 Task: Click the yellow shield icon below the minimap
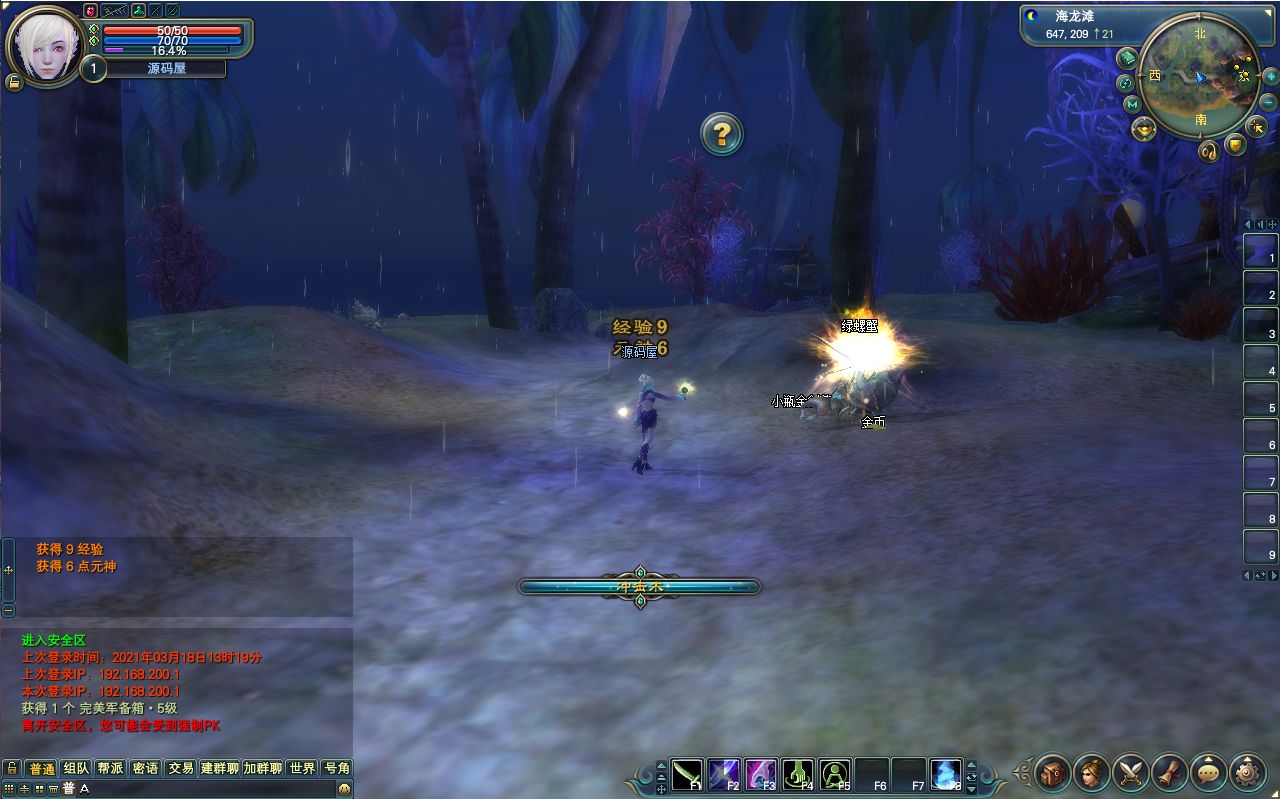point(1236,146)
